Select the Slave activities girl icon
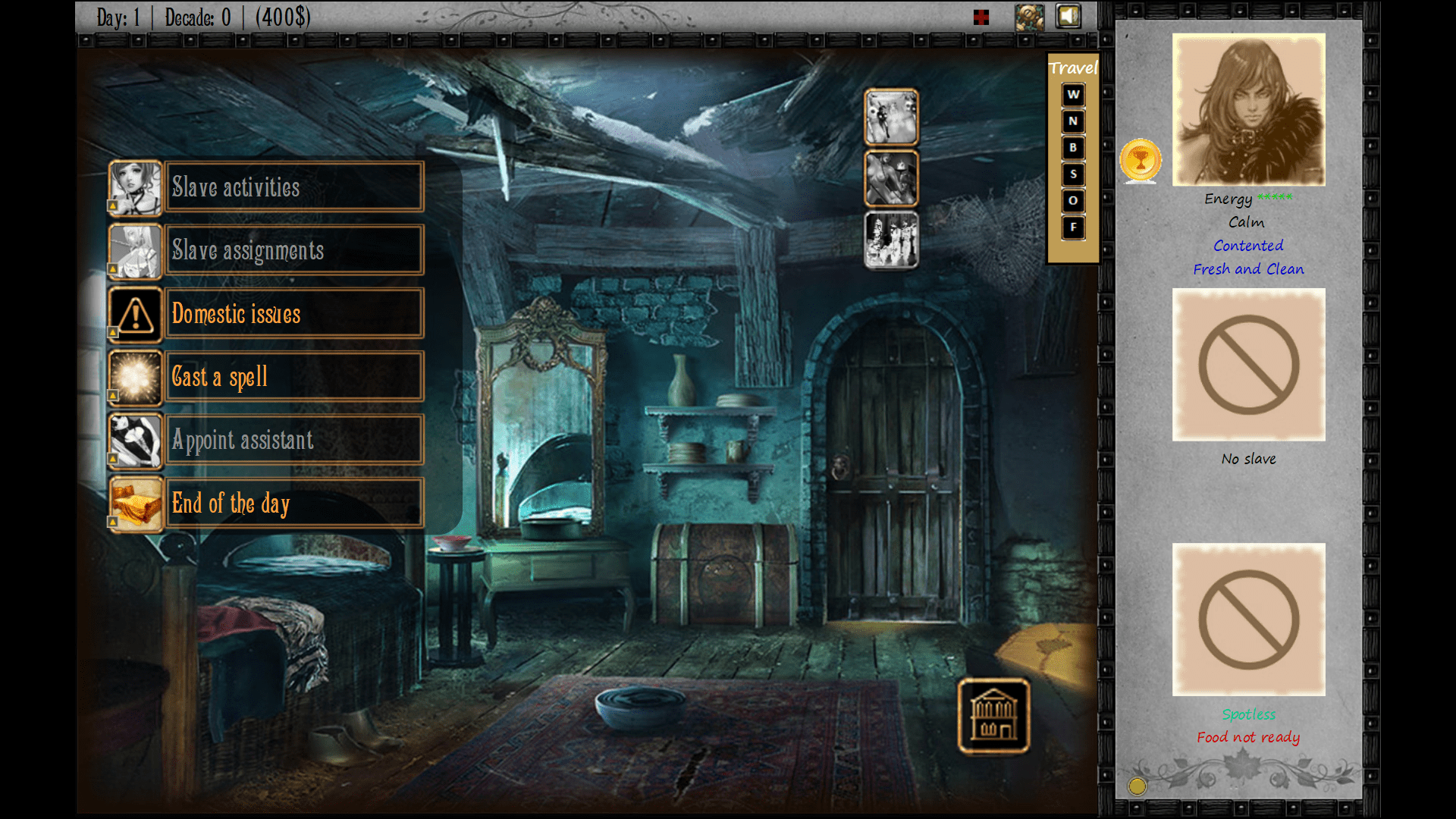This screenshot has height=819, width=1456. pyautogui.click(x=135, y=188)
